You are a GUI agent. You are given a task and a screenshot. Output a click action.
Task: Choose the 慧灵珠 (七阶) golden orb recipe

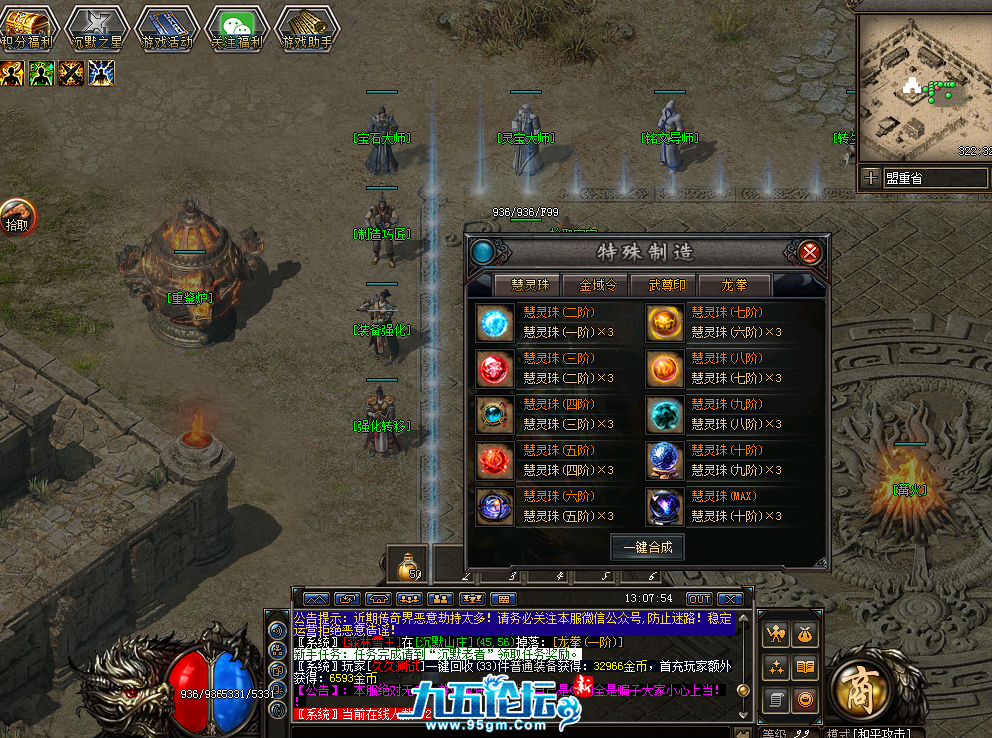click(x=664, y=323)
